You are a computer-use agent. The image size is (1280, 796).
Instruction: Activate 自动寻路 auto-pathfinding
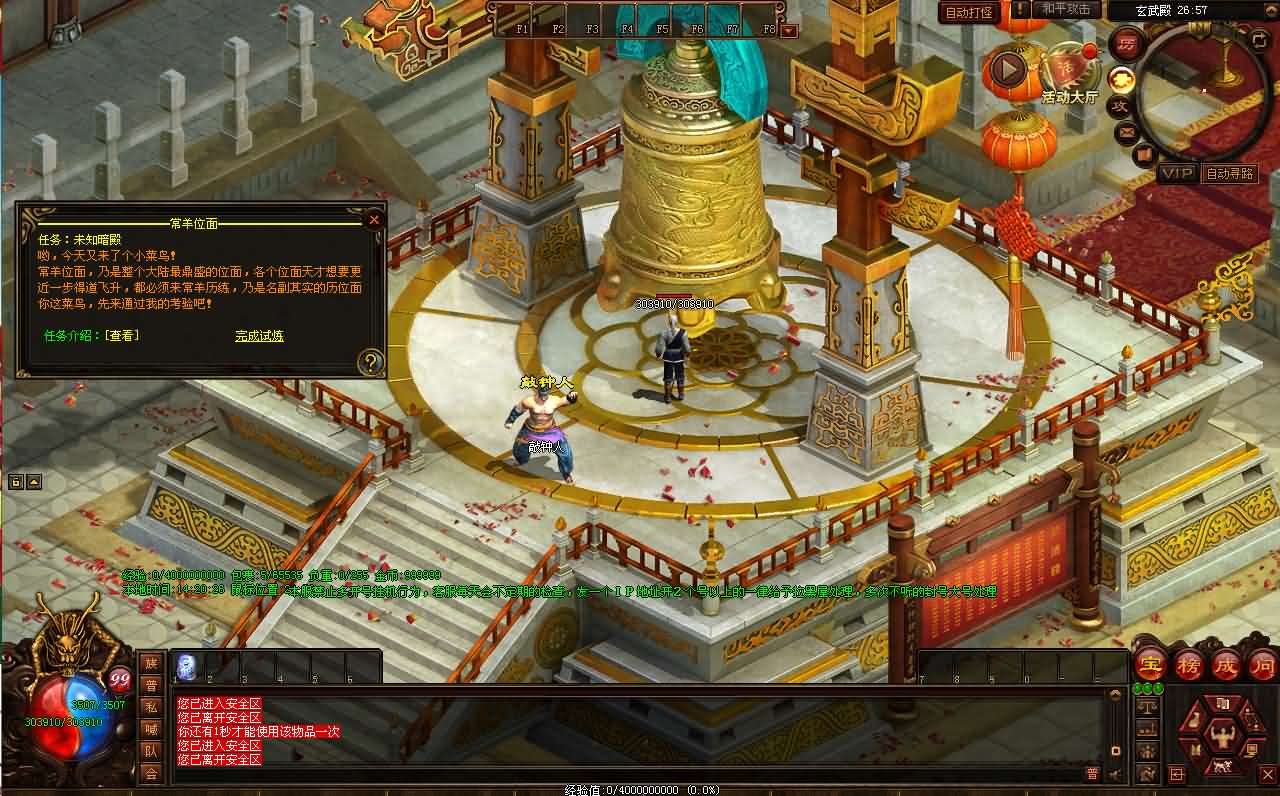point(1229,173)
